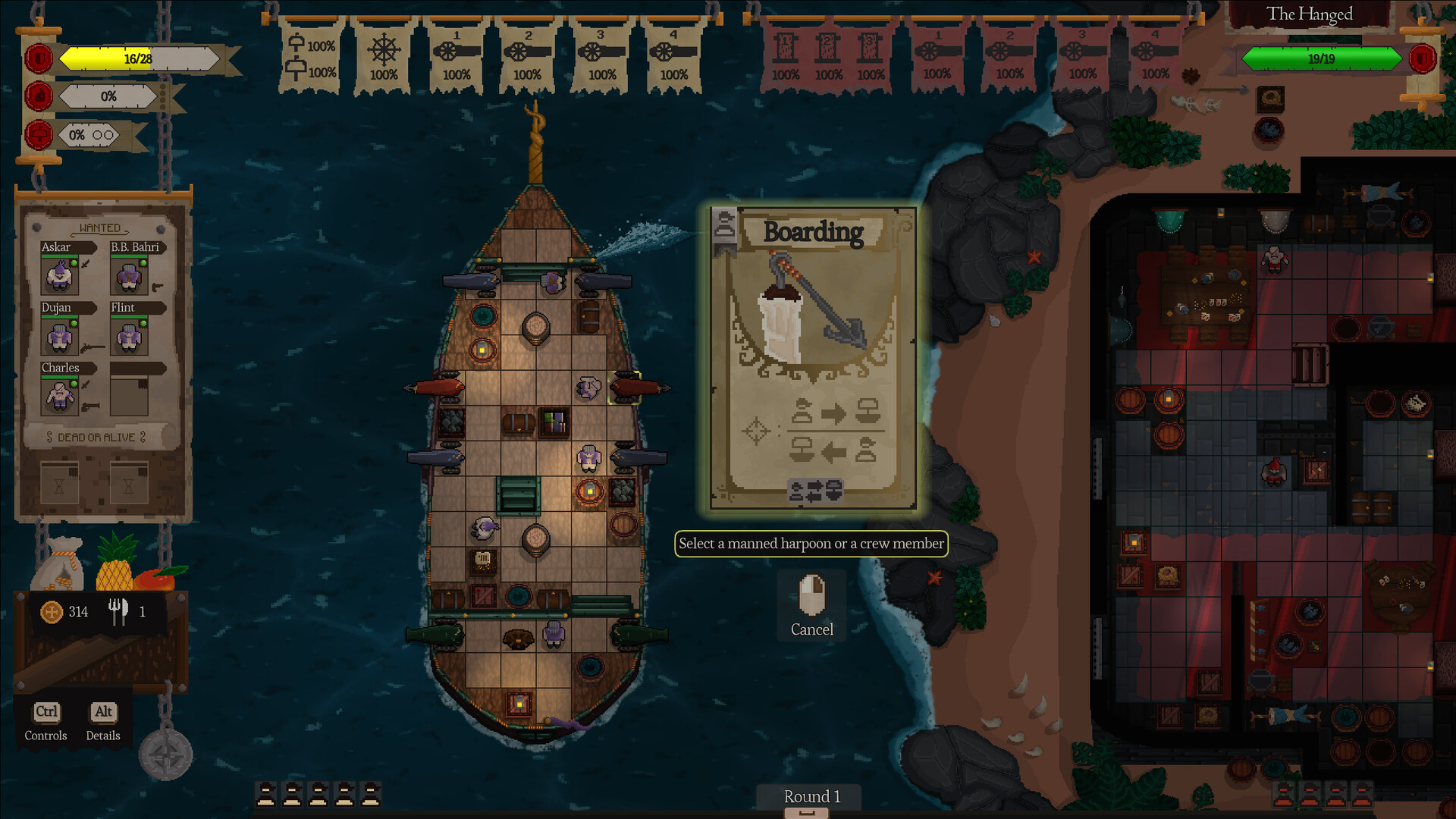Click the grey compass medallion

(x=166, y=755)
